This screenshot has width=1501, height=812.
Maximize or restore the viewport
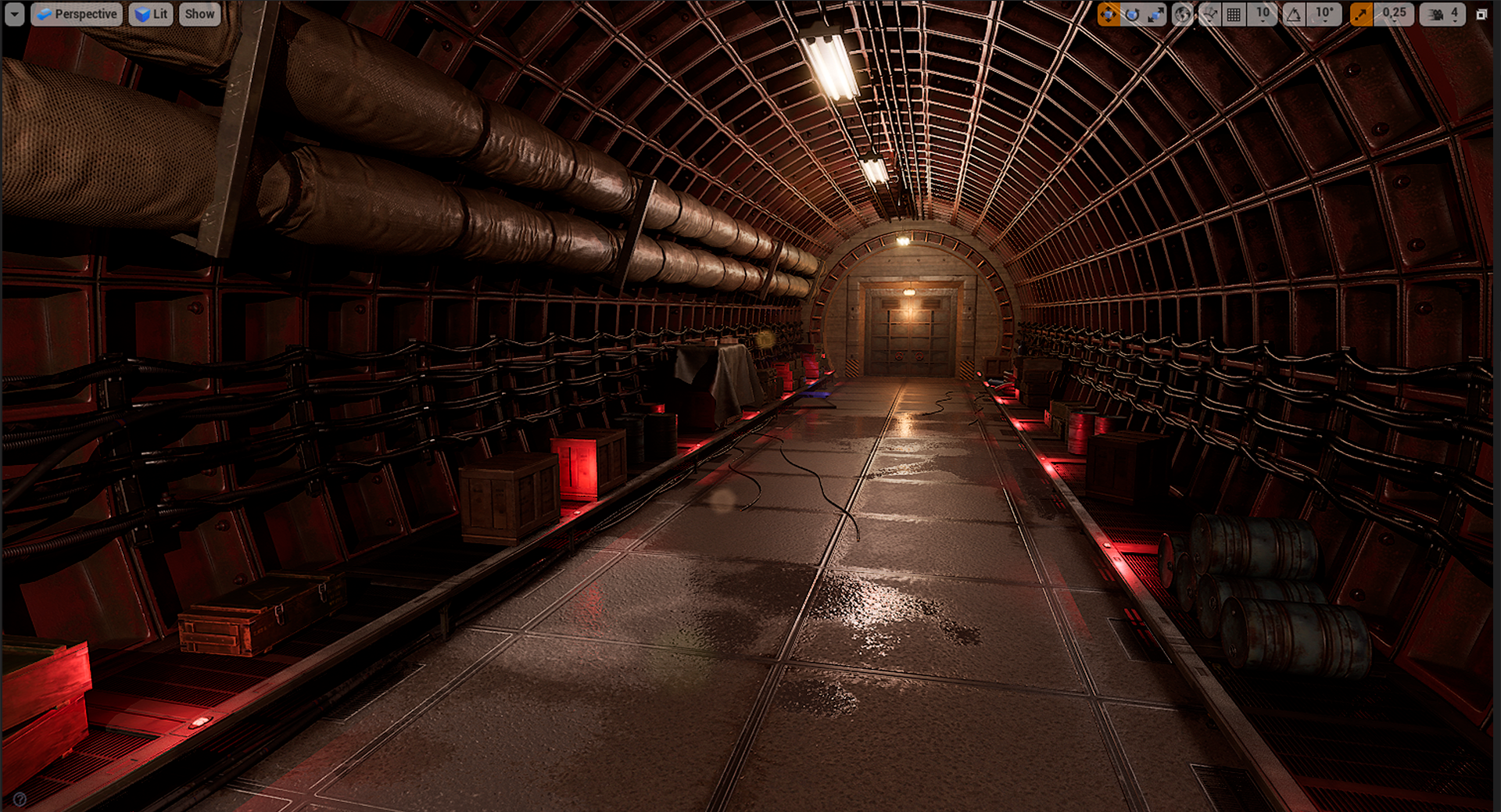(1481, 14)
